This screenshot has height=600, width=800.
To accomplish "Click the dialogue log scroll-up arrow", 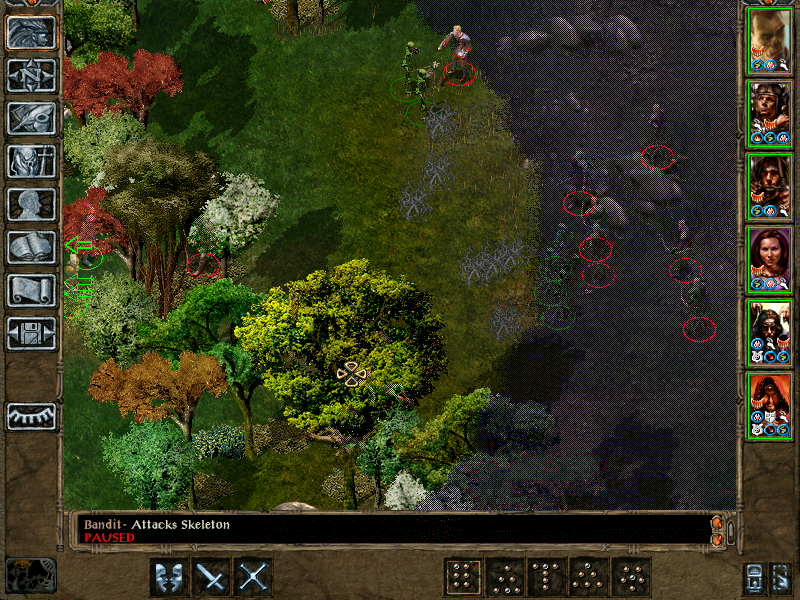I will (716, 522).
